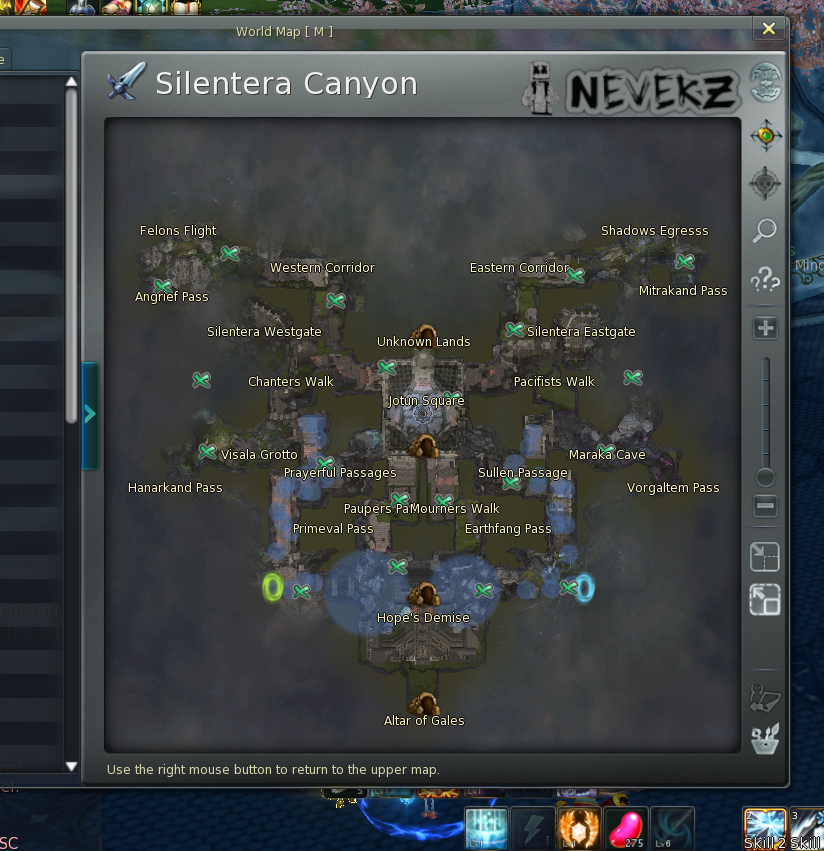Zoom out with the map minus button
This screenshot has width=824, height=851.
pyautogui.click(x=765, y=506)
